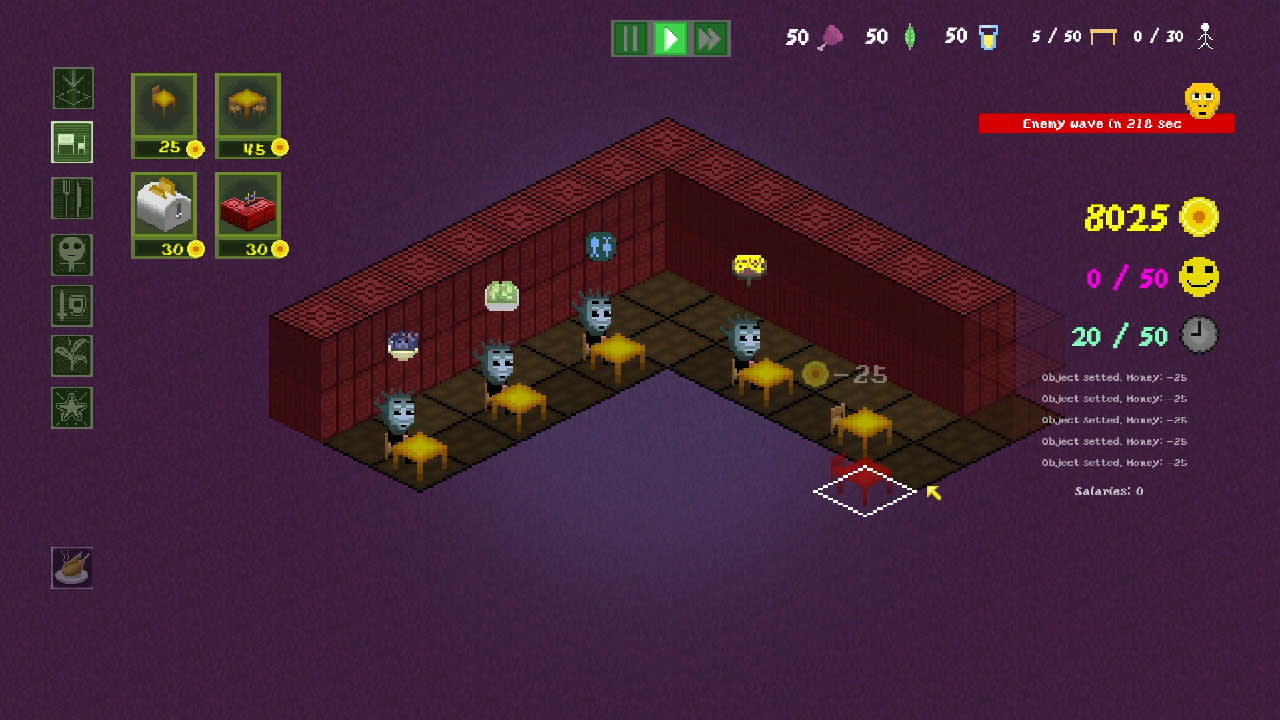Enable normal speed with the play button
1280x720 pixels.
(x=670, y=38)
